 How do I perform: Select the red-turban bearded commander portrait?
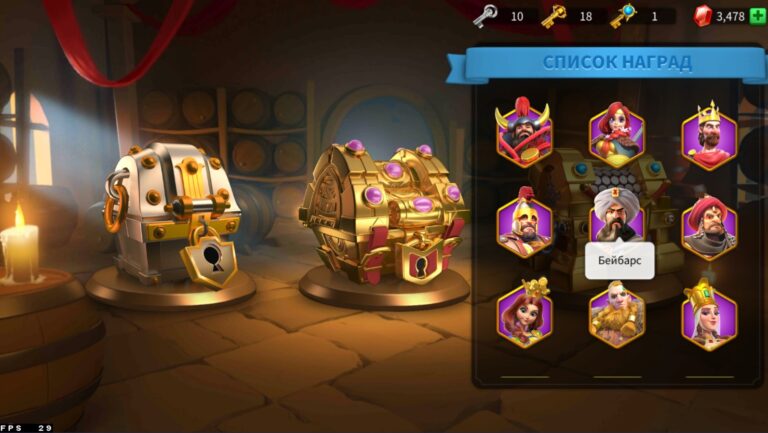click(709, 226)
